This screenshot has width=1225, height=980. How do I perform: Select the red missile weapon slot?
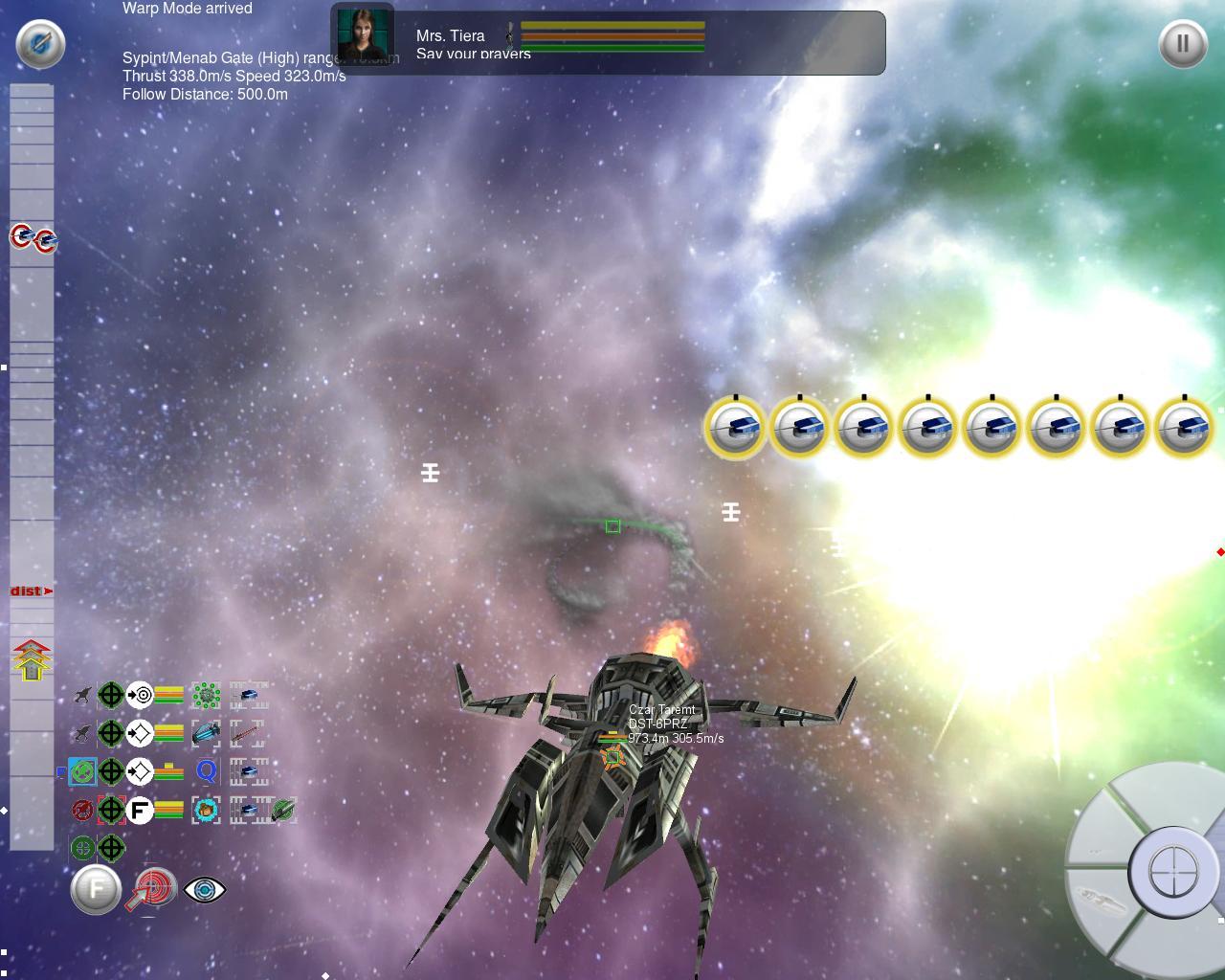[x=249, y=733]
